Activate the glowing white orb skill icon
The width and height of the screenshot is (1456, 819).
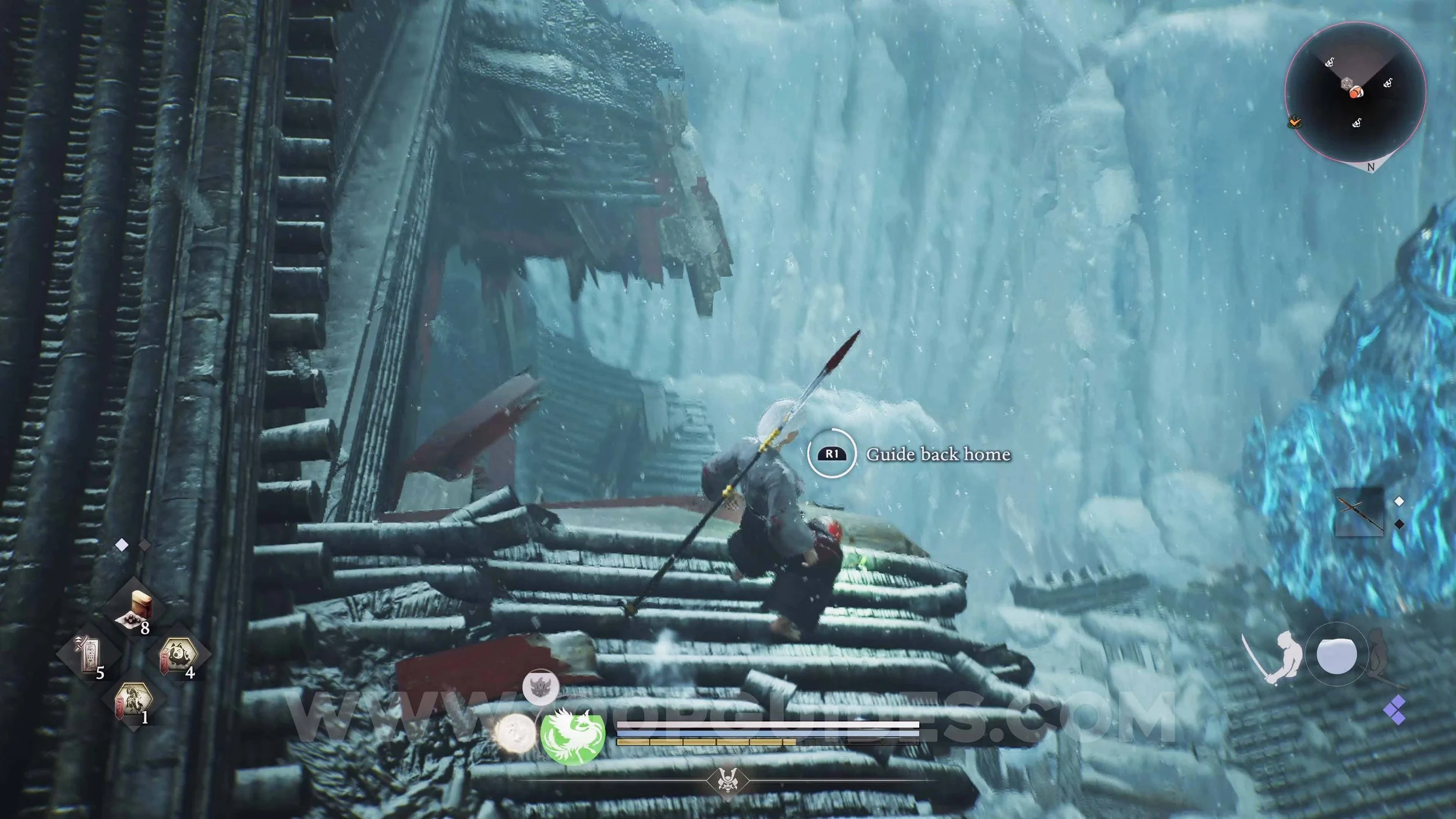[x=515, y=732]
